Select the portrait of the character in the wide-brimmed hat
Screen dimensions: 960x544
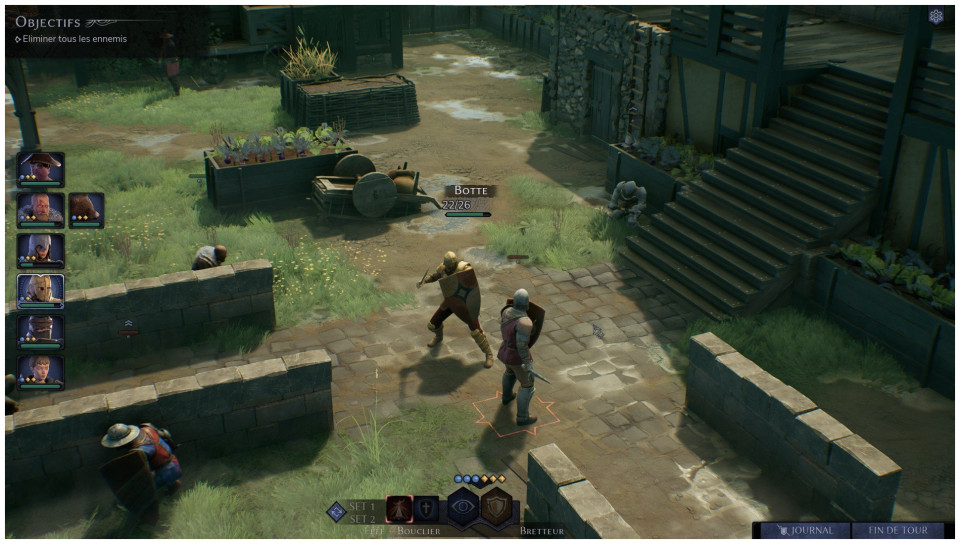[x=41, y=168]
